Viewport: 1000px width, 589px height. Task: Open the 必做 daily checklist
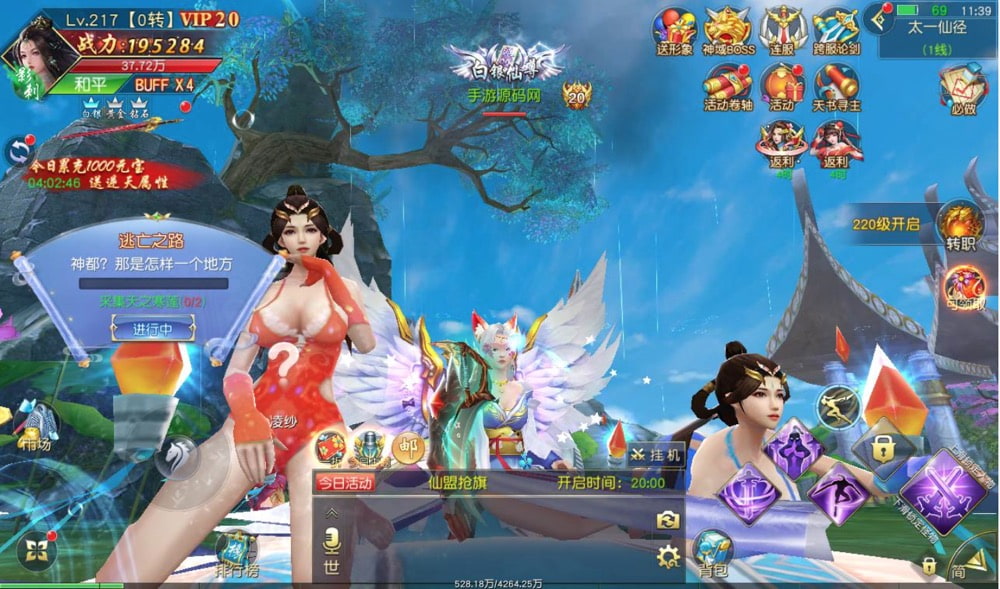coord(962,89)
